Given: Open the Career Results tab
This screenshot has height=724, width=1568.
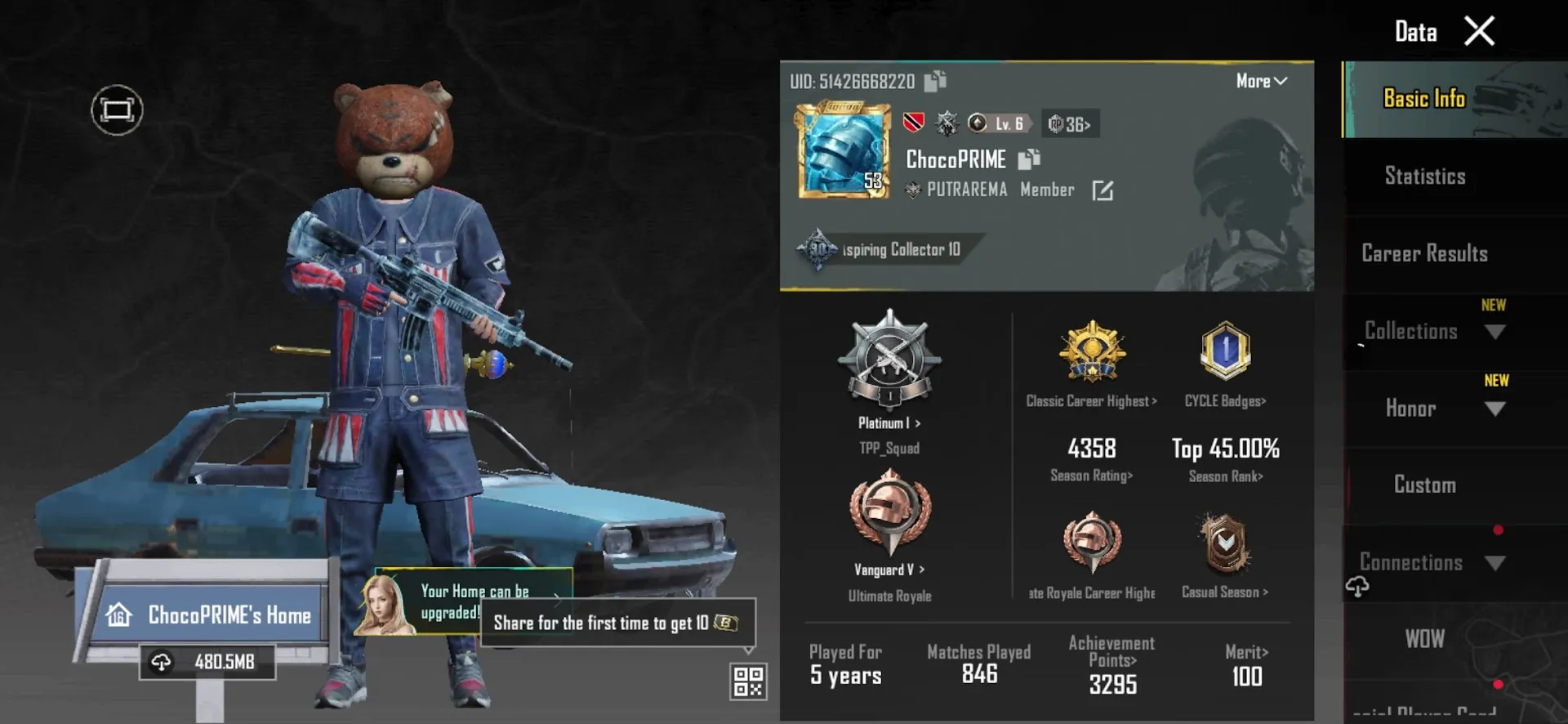Looking at the screenshot, I should (x=1424, y=253).
